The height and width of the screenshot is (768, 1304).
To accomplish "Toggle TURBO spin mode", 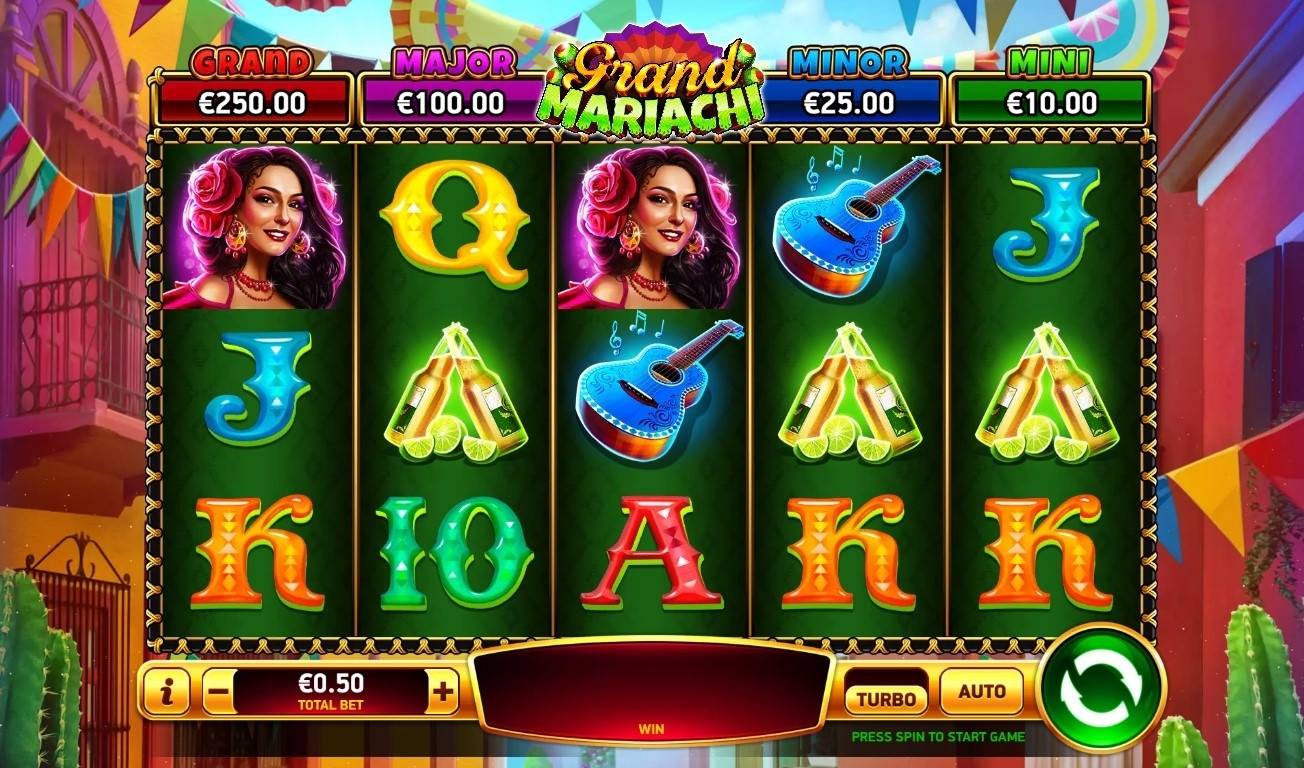I will (886, 696).
